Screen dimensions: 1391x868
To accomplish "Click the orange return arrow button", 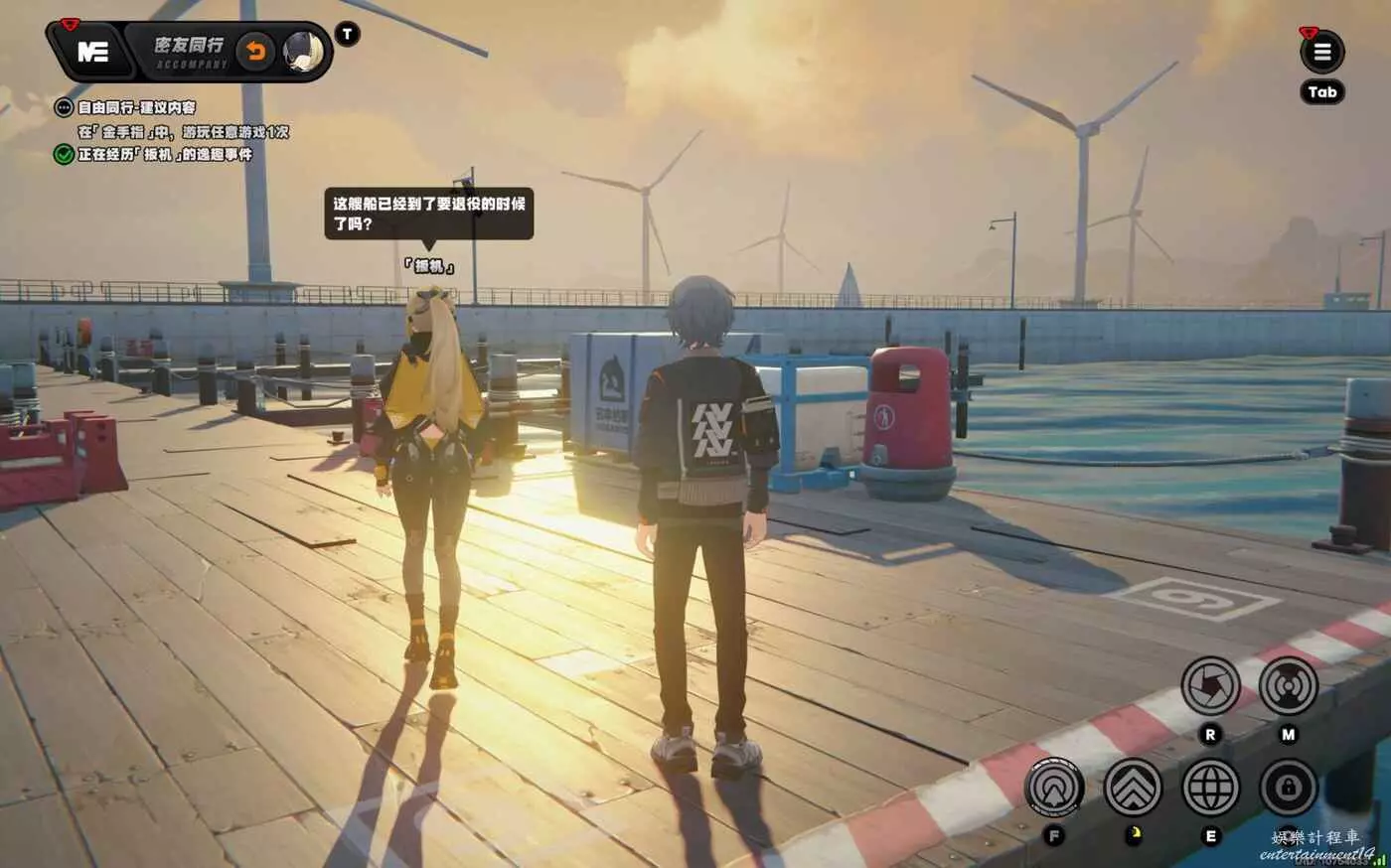I will [256, 52].
